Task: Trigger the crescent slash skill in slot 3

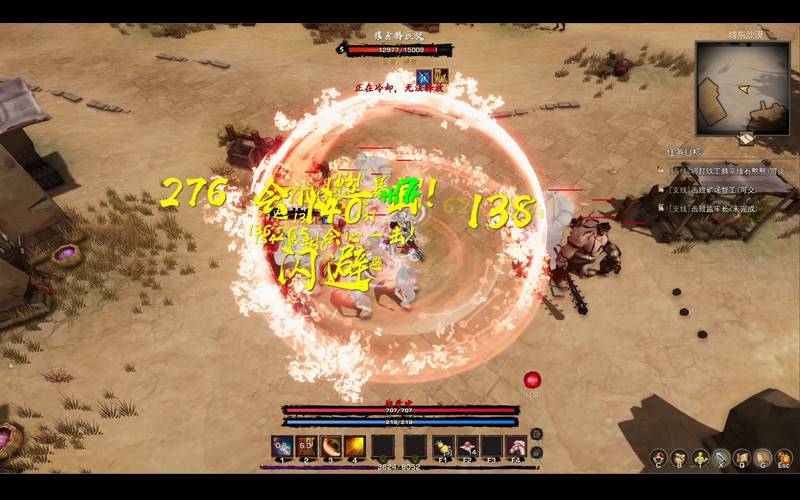Action: pyautogui.click(x=330, y=446)
